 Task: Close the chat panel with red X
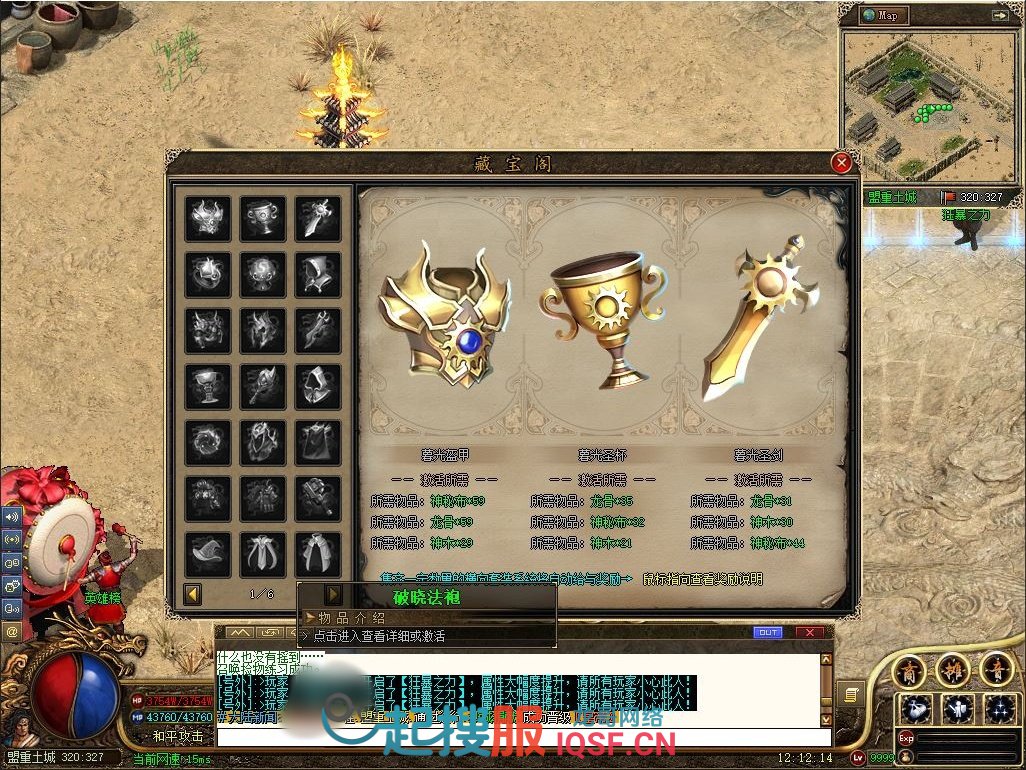pos(810,632)
